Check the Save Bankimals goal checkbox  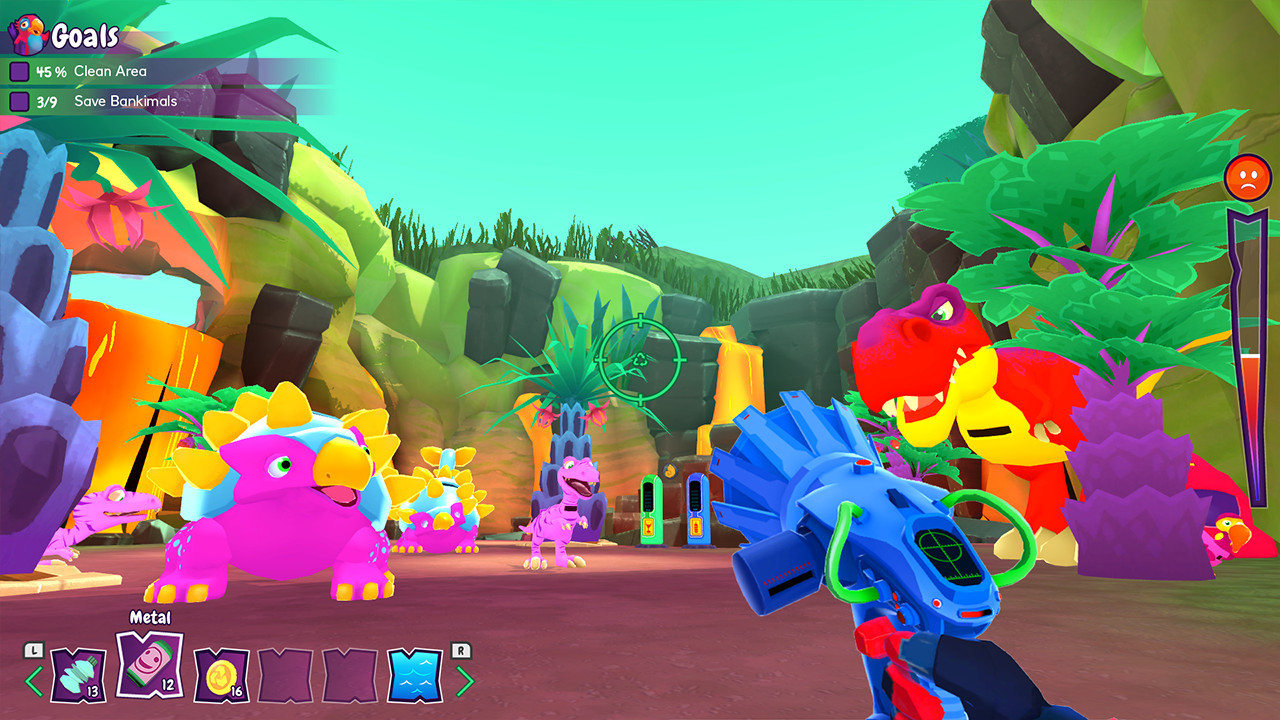pos(19,101)
